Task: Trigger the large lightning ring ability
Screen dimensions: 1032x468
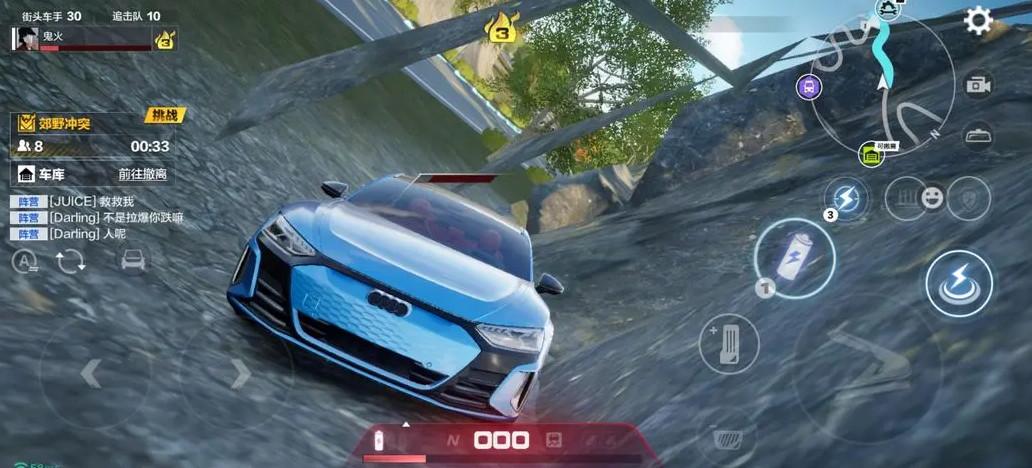Action: pyautogui.click(x=958, y=284)
